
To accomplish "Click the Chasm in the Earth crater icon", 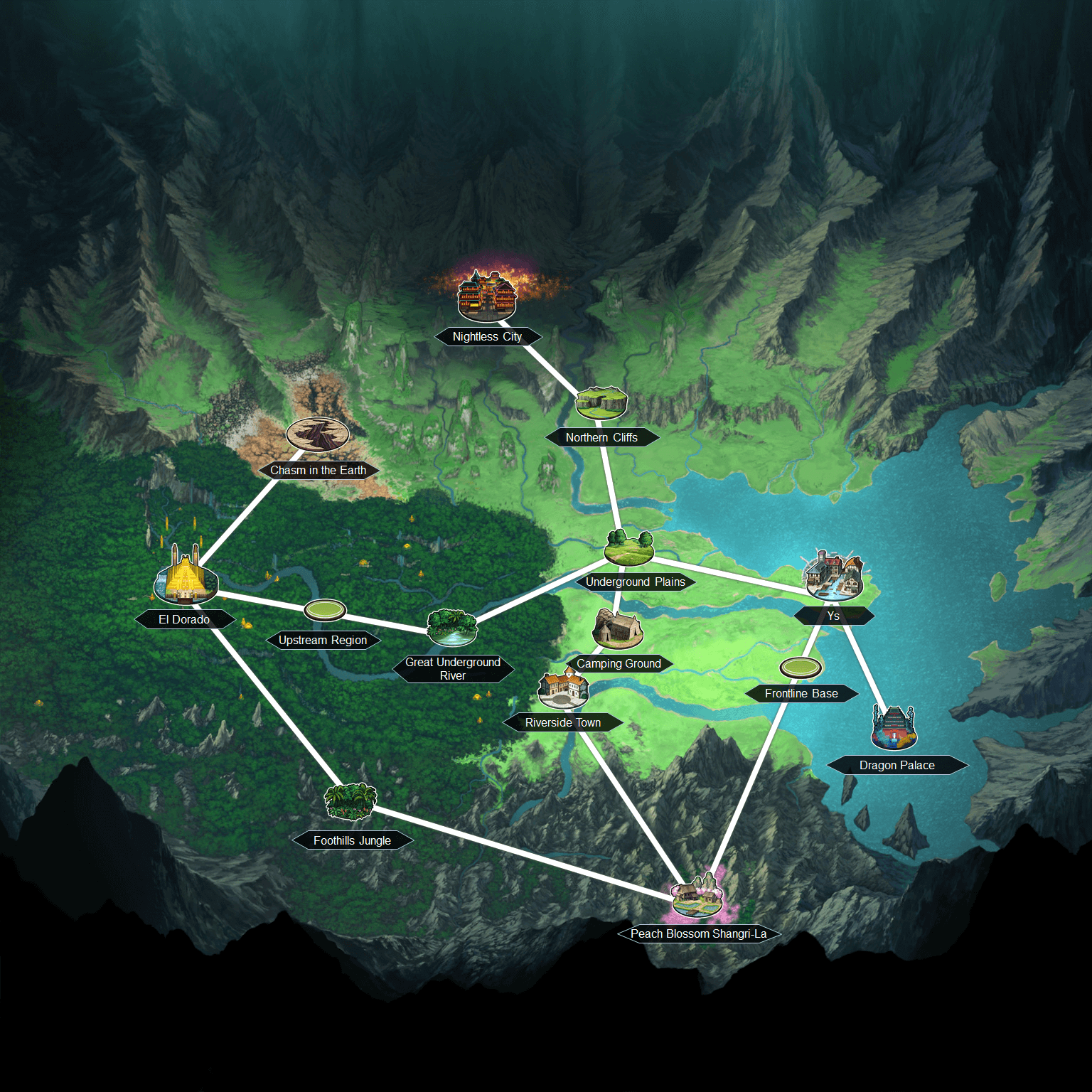I will click(x=317, y=434).
